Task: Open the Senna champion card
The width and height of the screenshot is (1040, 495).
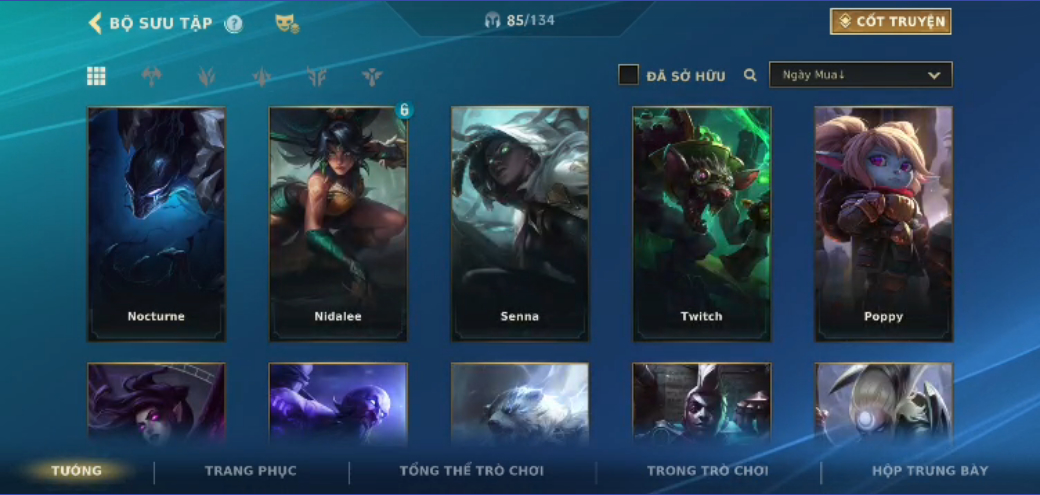Action: (520, 224)
